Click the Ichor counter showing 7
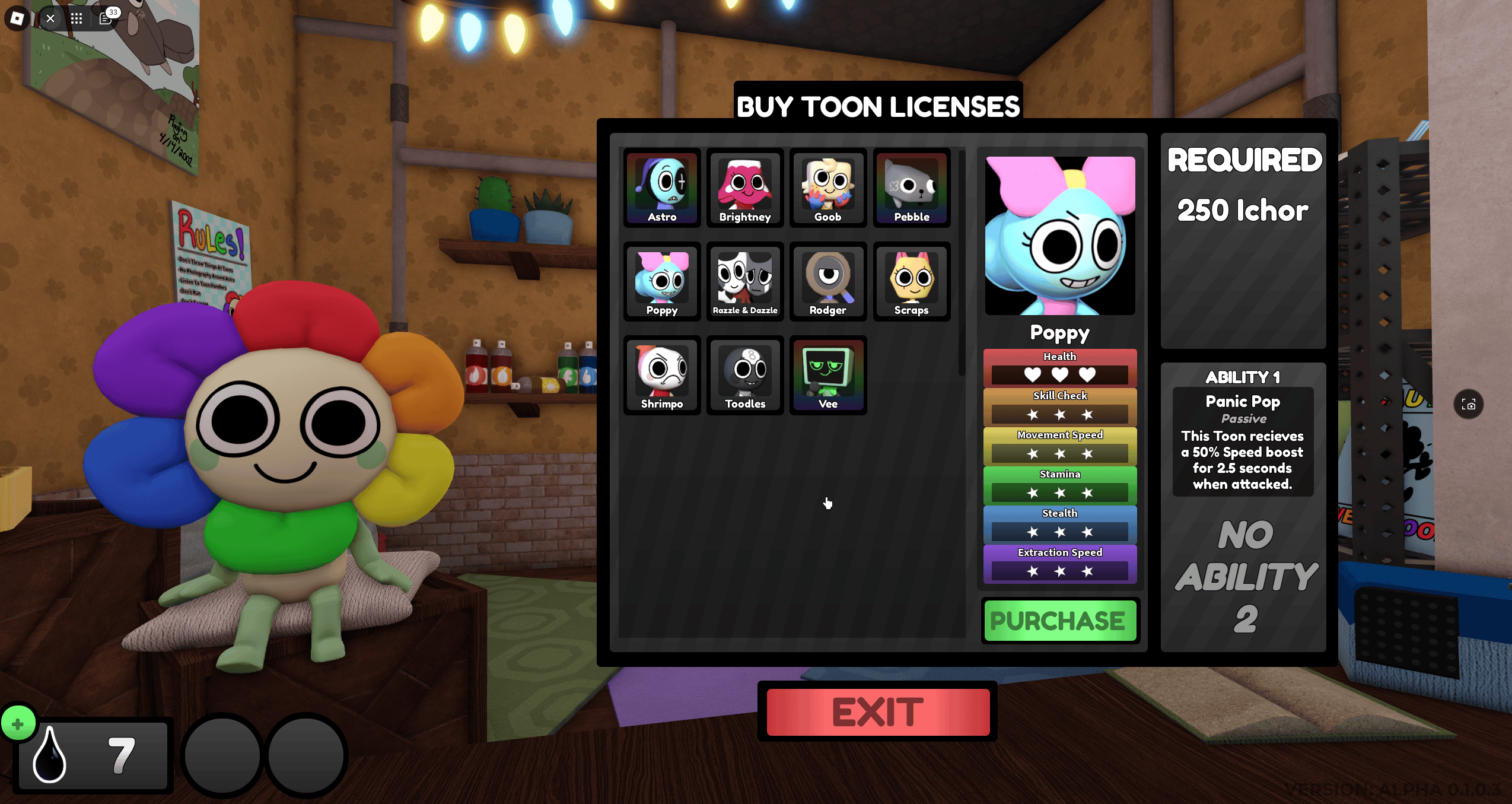Viewport: 1512px width, 804px height. pos(92,757)
